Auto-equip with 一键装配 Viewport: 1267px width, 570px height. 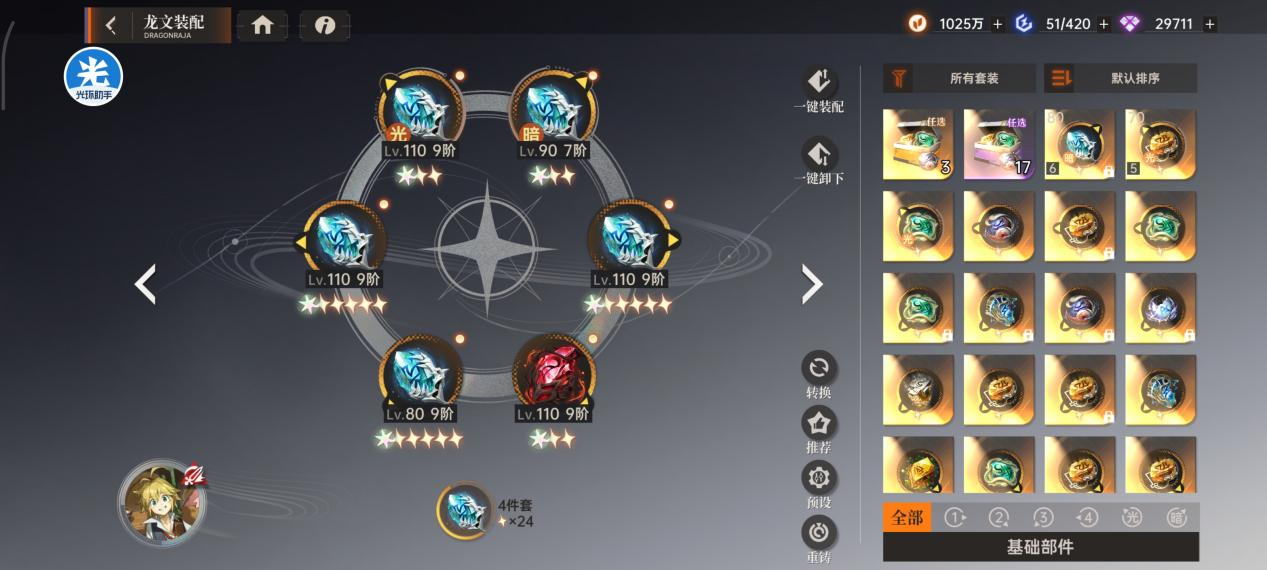coord(819,88)
